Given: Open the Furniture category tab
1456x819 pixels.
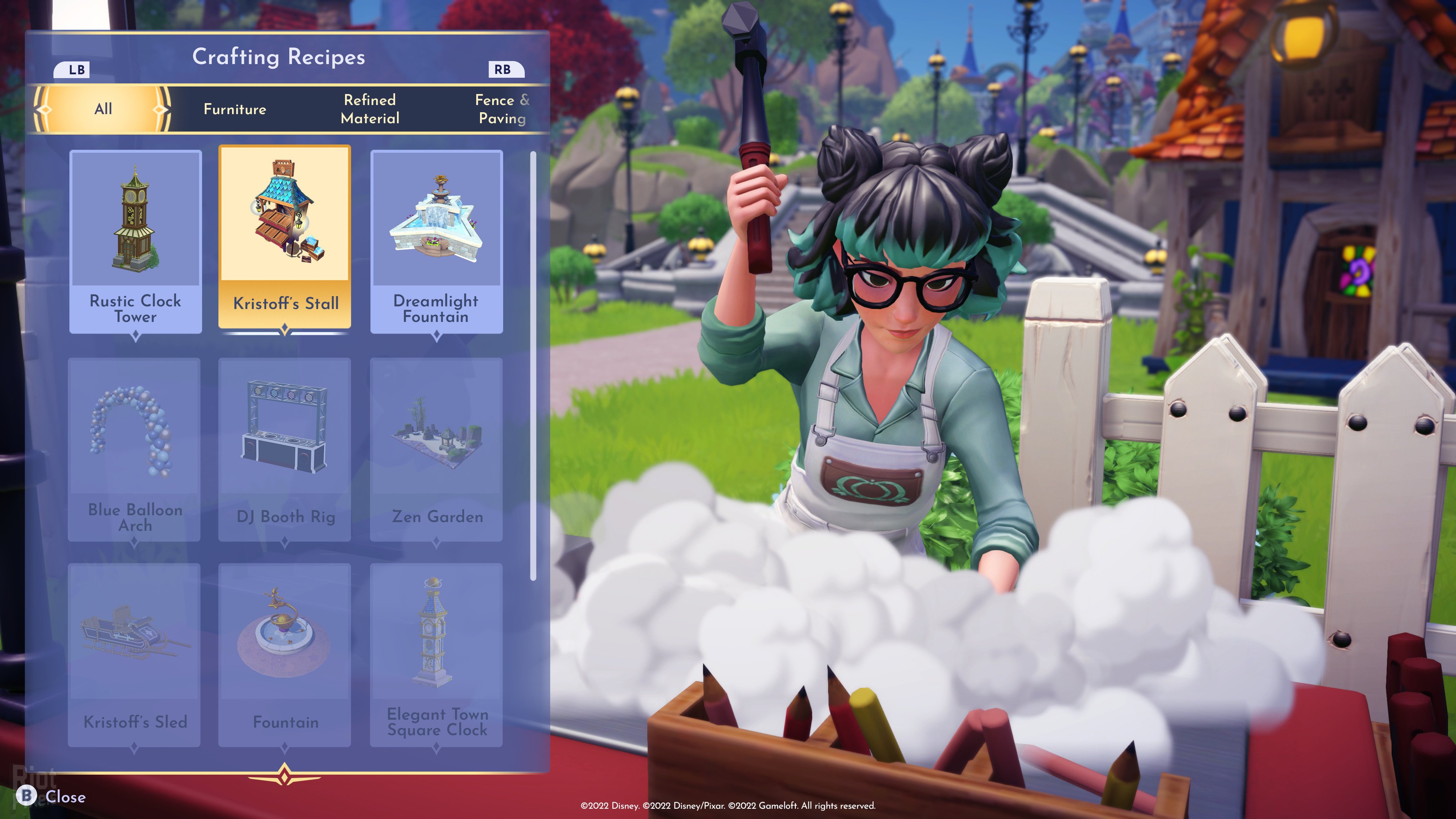Looking at the screenshot, I should click(x=235, y=109).
